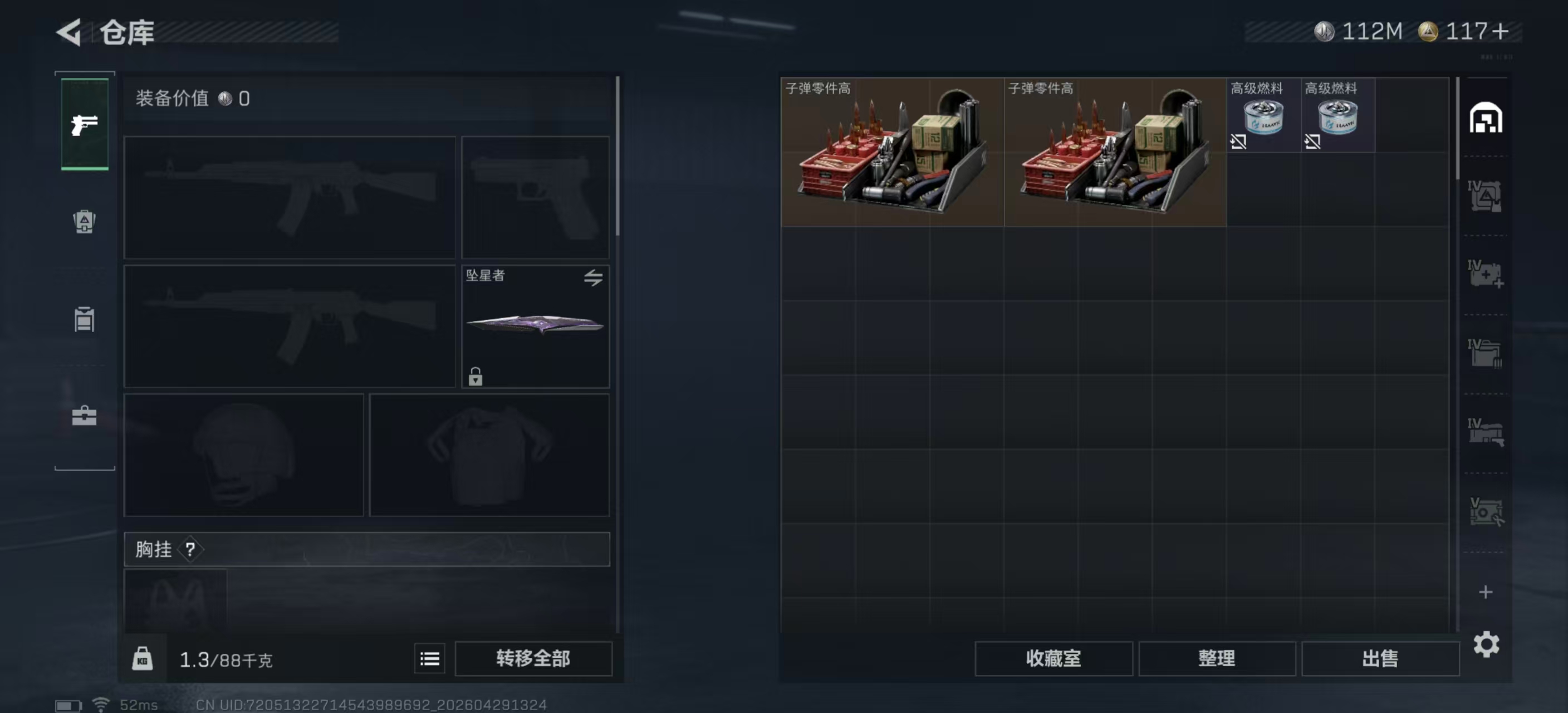Open the IV ammo container storage icon

click(1486, 197)
